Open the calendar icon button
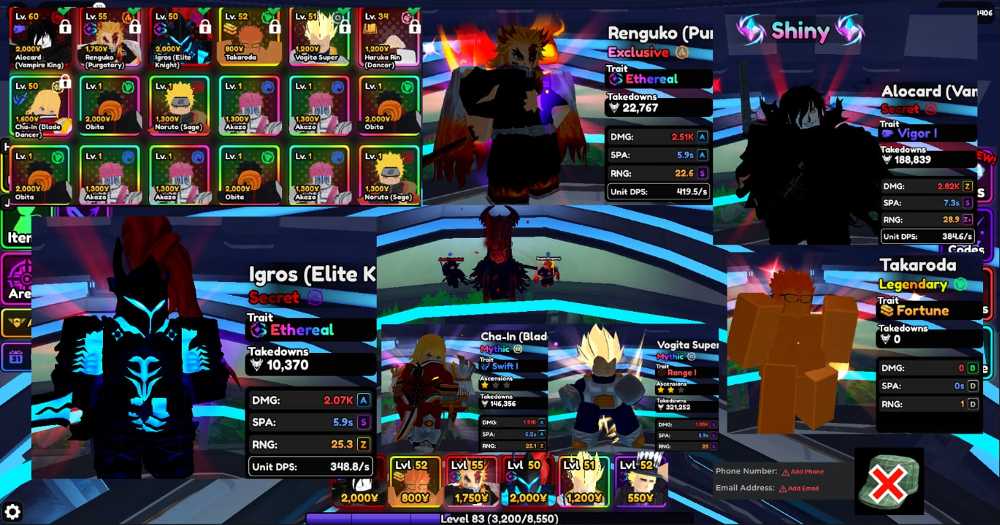 click(x=15, y=356)
